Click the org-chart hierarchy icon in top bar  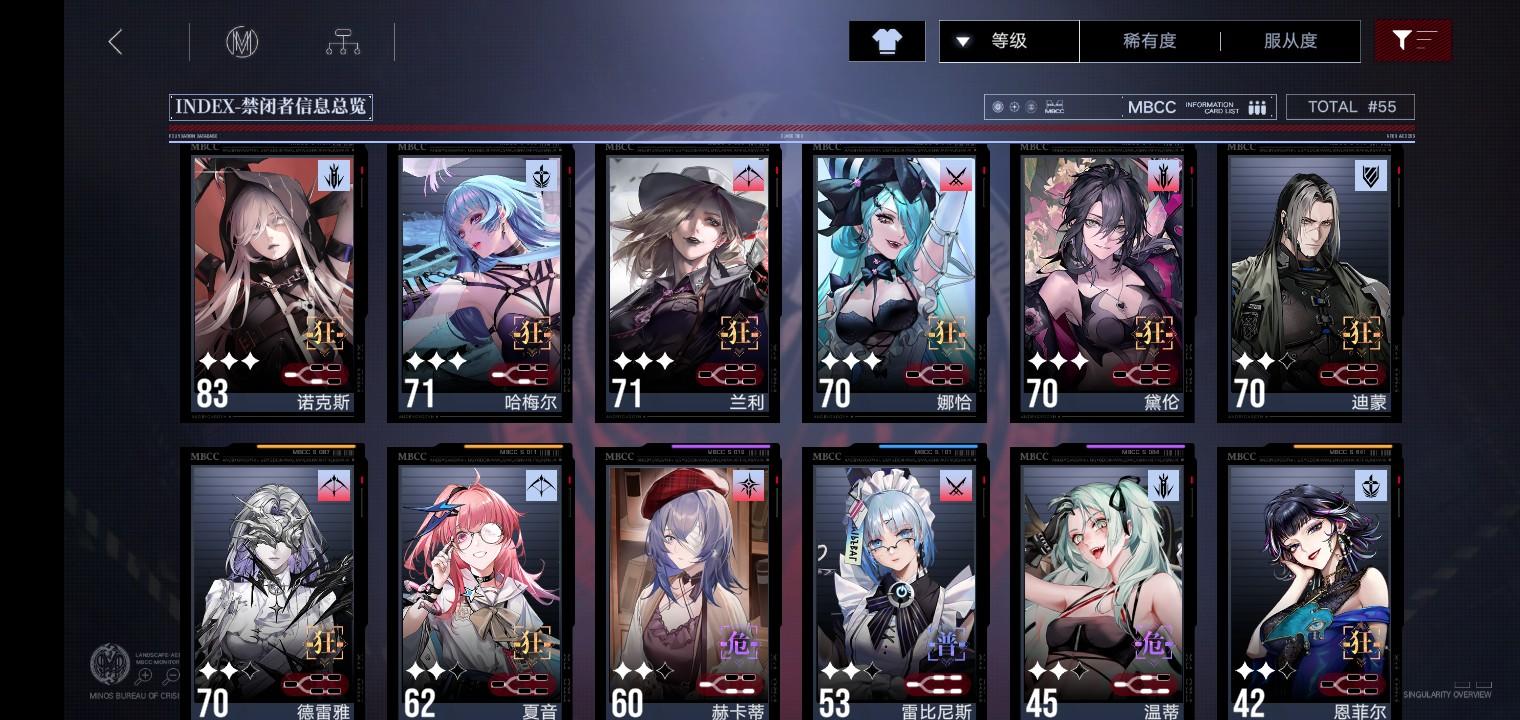pos(343,41)
